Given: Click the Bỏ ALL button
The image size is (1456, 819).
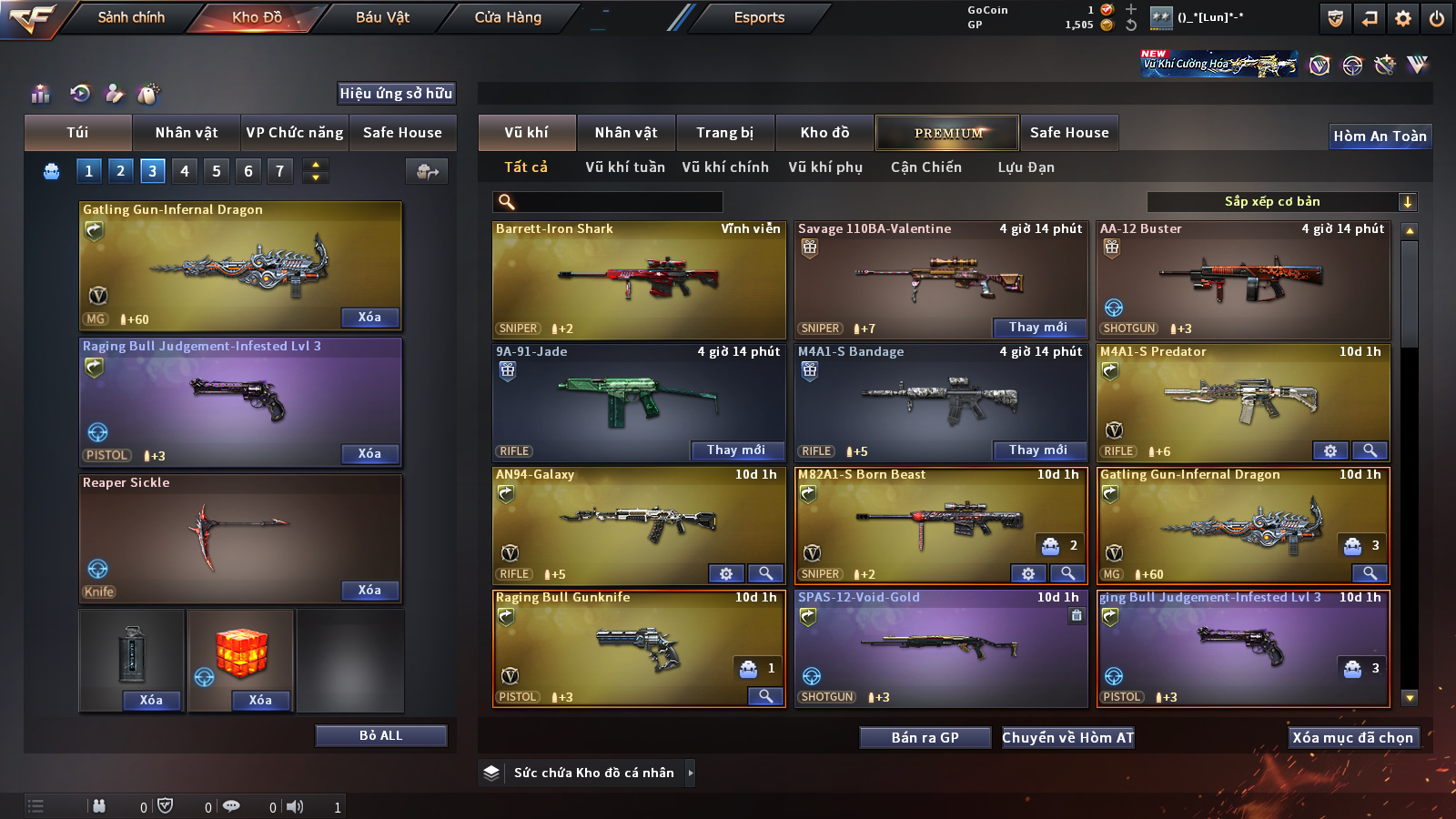Looking at the screenshot, I should pos(380,735).
